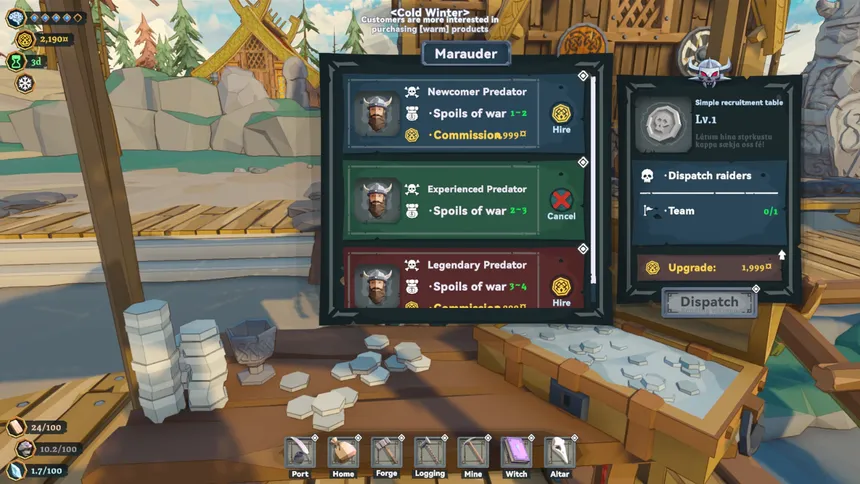Select the Port hotbar slot
This screenshot has width=860, height=484.
click(300, 453)
